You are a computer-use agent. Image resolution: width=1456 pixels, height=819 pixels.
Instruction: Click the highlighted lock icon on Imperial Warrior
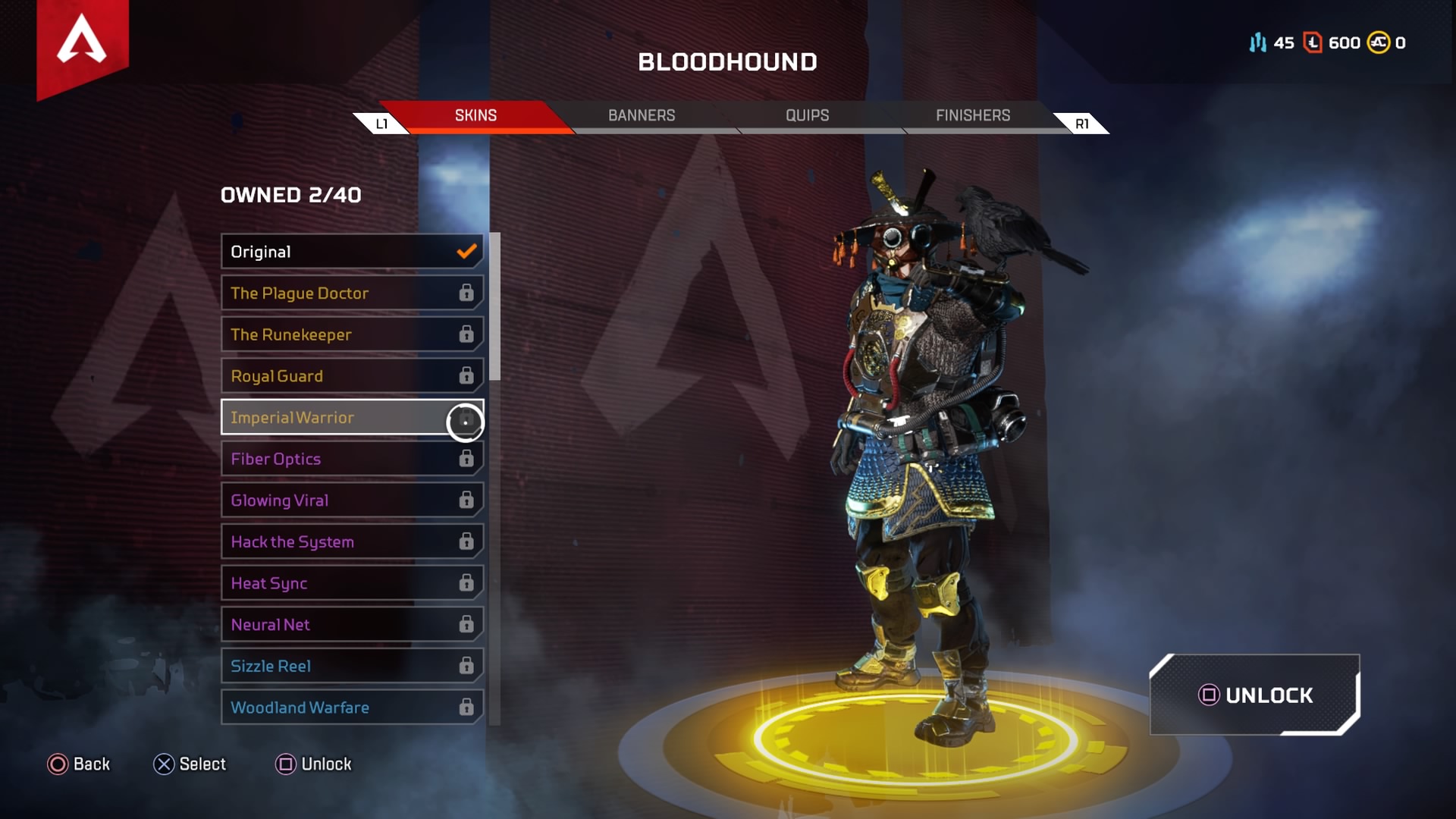coord(466,422)
